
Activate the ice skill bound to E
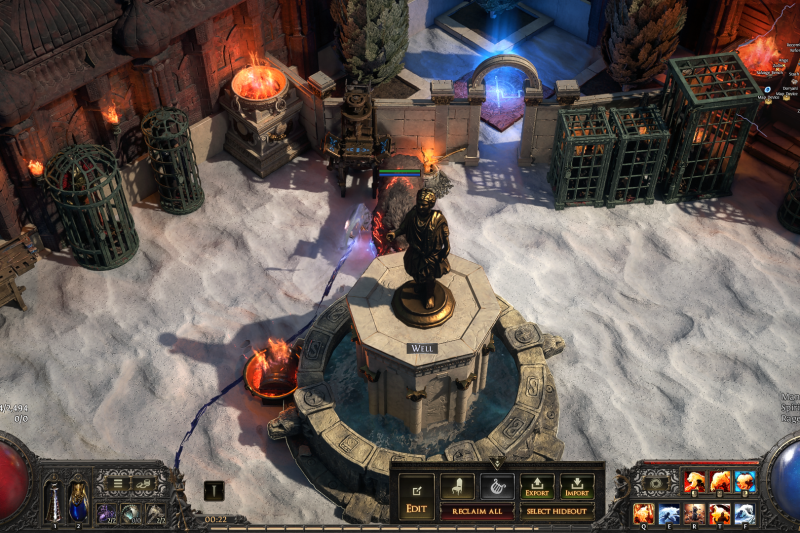coord(669,513)
